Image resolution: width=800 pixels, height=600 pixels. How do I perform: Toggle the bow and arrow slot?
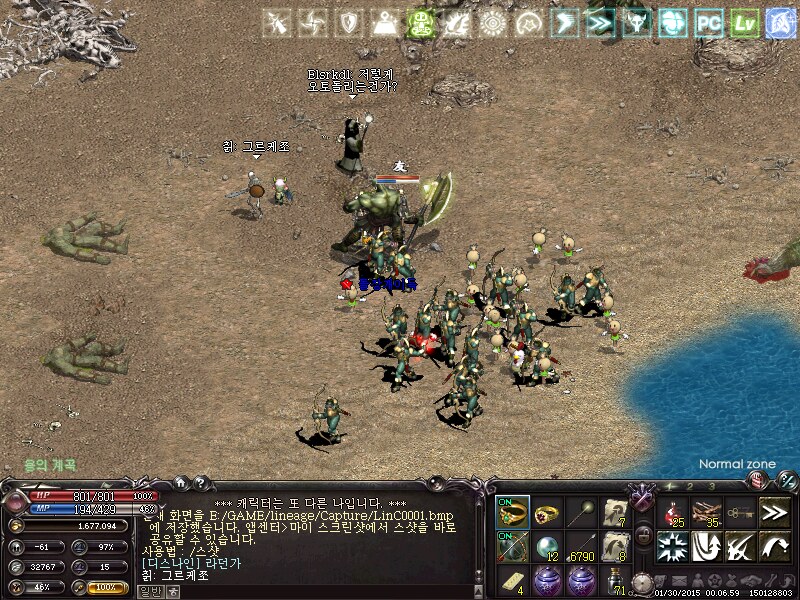click(513, 547)
